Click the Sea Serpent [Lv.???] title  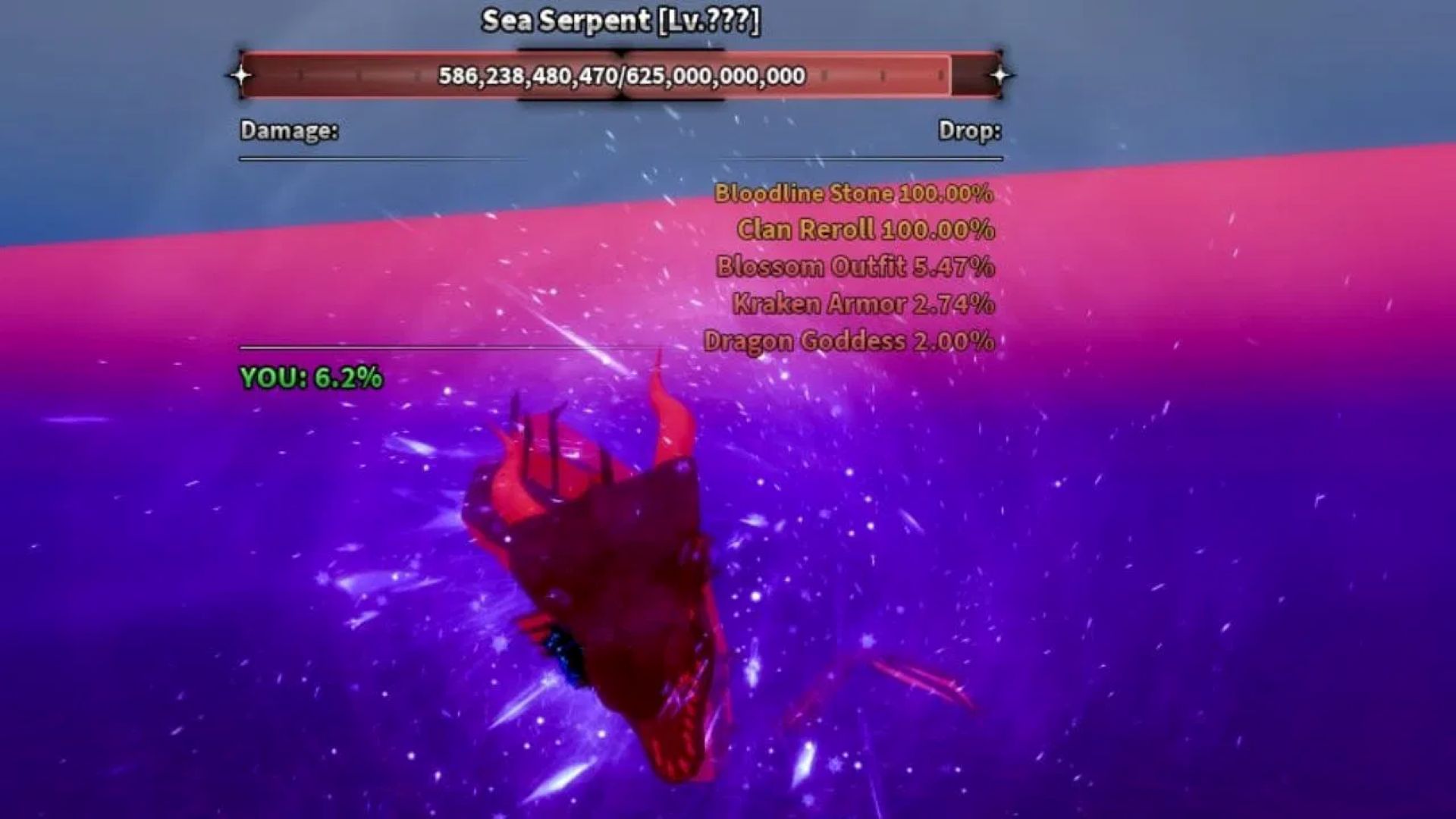click(x=622, y=20)
